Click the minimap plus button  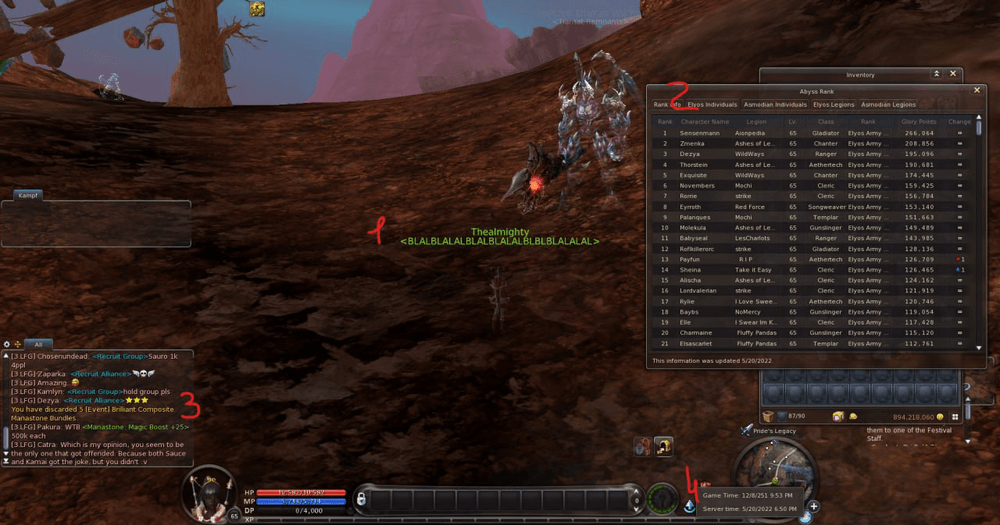[814, 506]
